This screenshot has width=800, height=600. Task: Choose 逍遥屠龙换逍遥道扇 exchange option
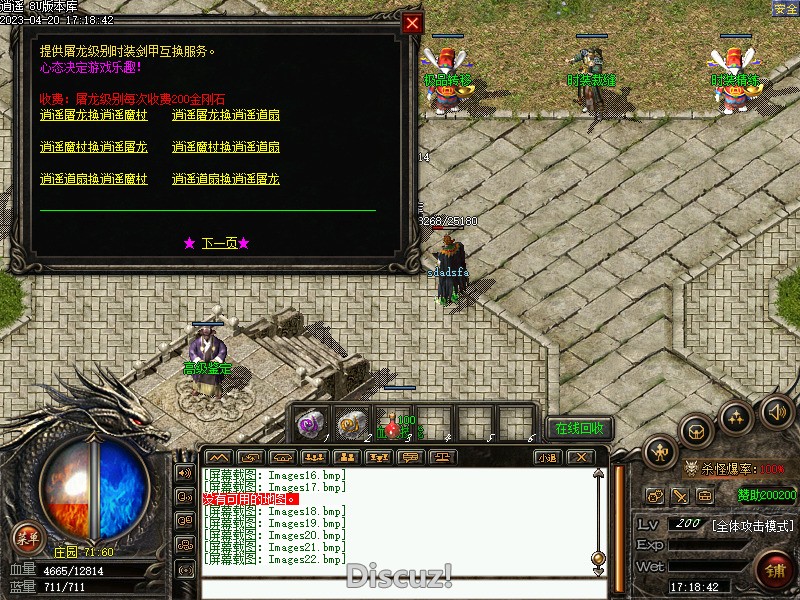click(225, 115)
